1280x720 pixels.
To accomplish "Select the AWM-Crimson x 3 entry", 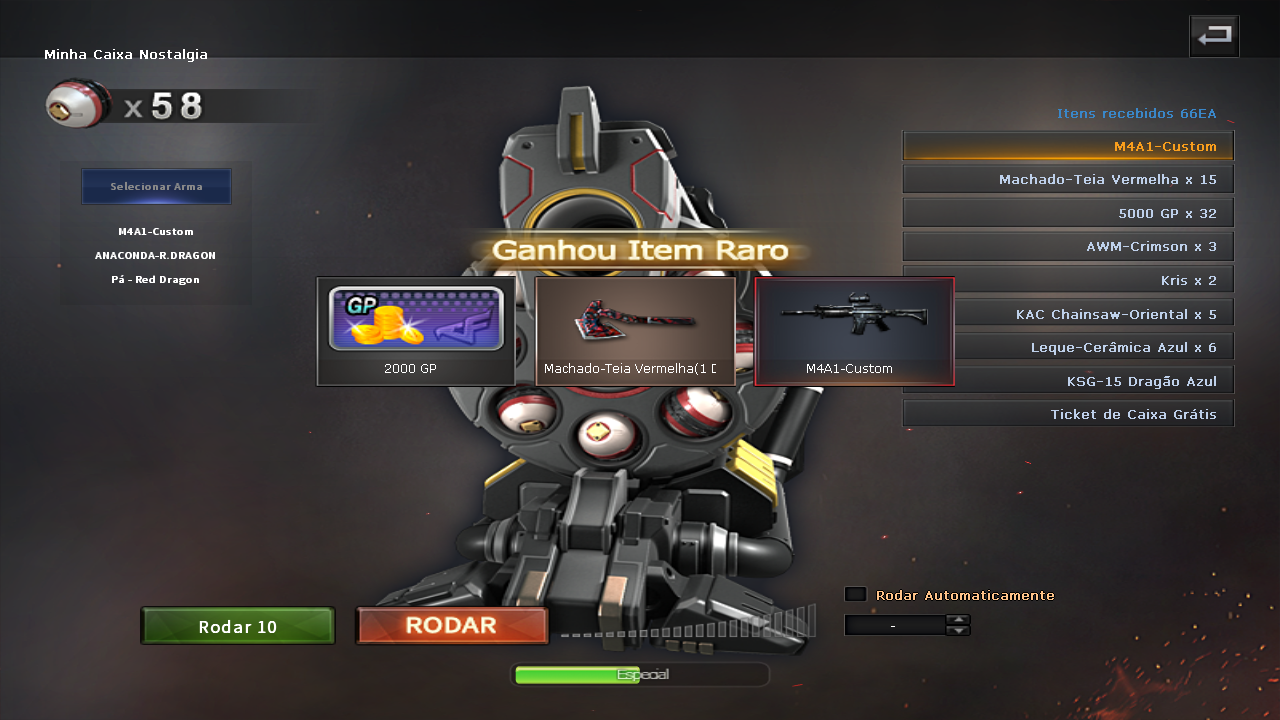I will (x=1067, y=245).
